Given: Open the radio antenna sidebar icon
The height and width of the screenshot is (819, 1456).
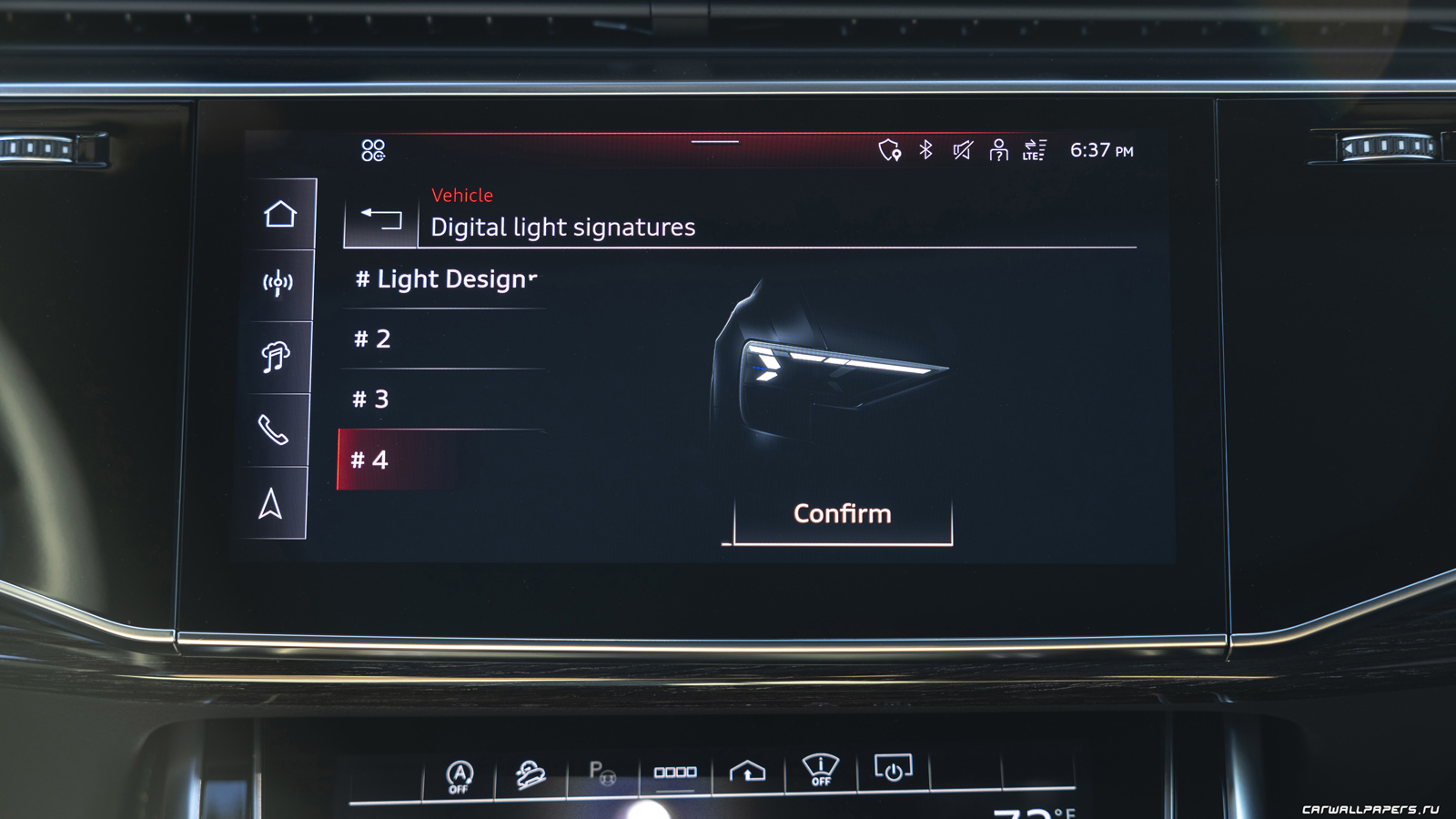Looking at the screenshot, I should (x=278, y=284).
